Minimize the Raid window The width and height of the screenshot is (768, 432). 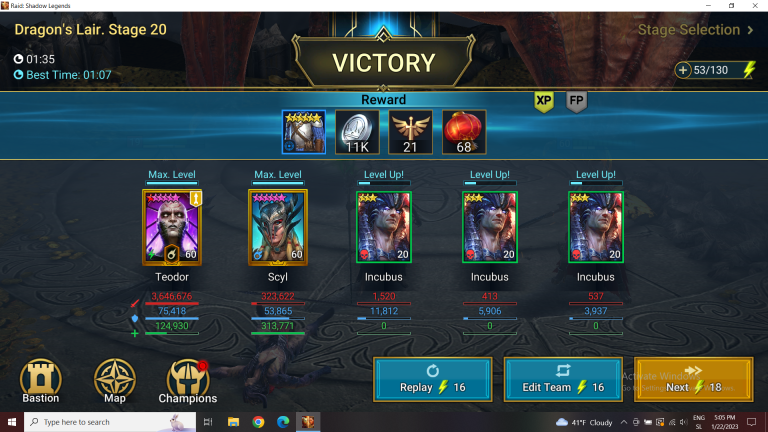click(707, 6)
